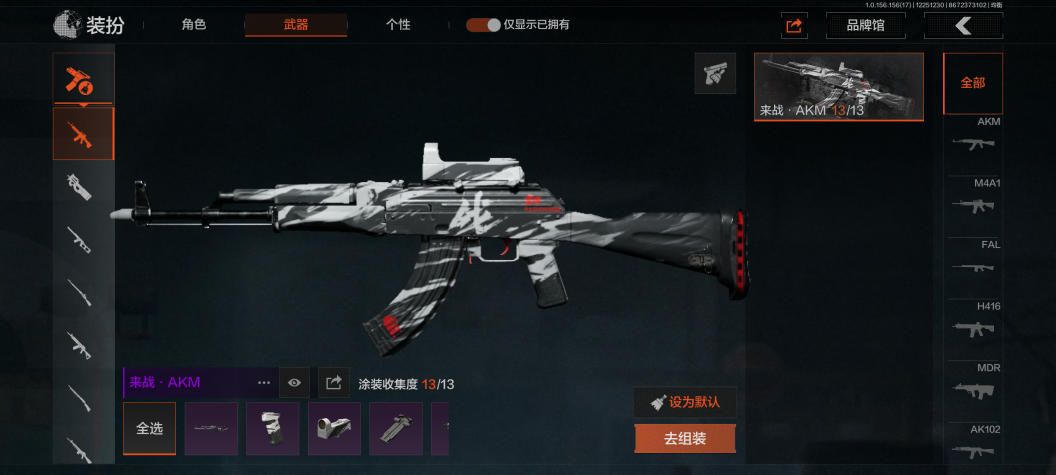1056x475 pixels.
Task: Switch to the 角色 tab
Action: pos(194,25)
